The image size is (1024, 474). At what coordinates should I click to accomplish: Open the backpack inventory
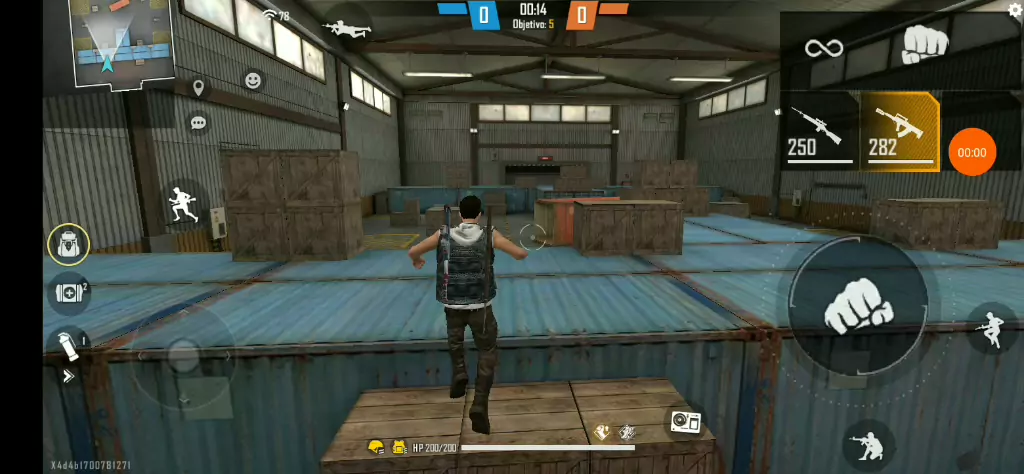68,243
